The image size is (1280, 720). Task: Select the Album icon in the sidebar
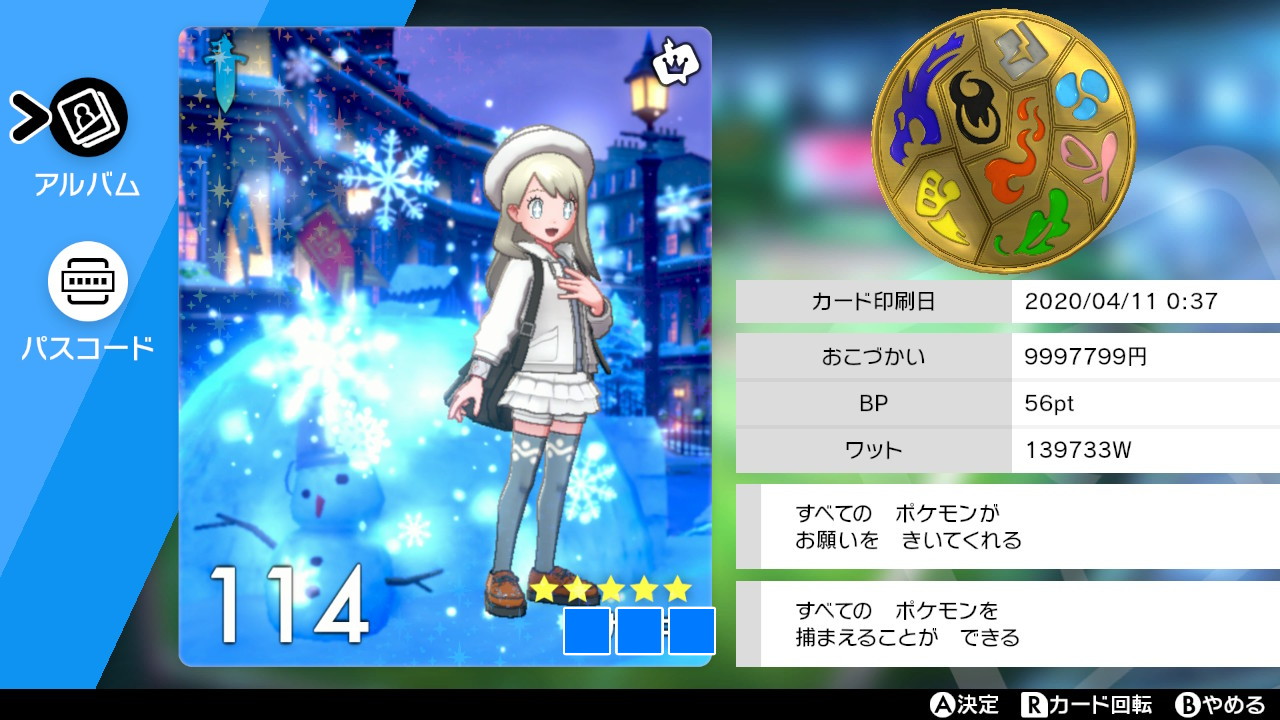coord(87,117)
